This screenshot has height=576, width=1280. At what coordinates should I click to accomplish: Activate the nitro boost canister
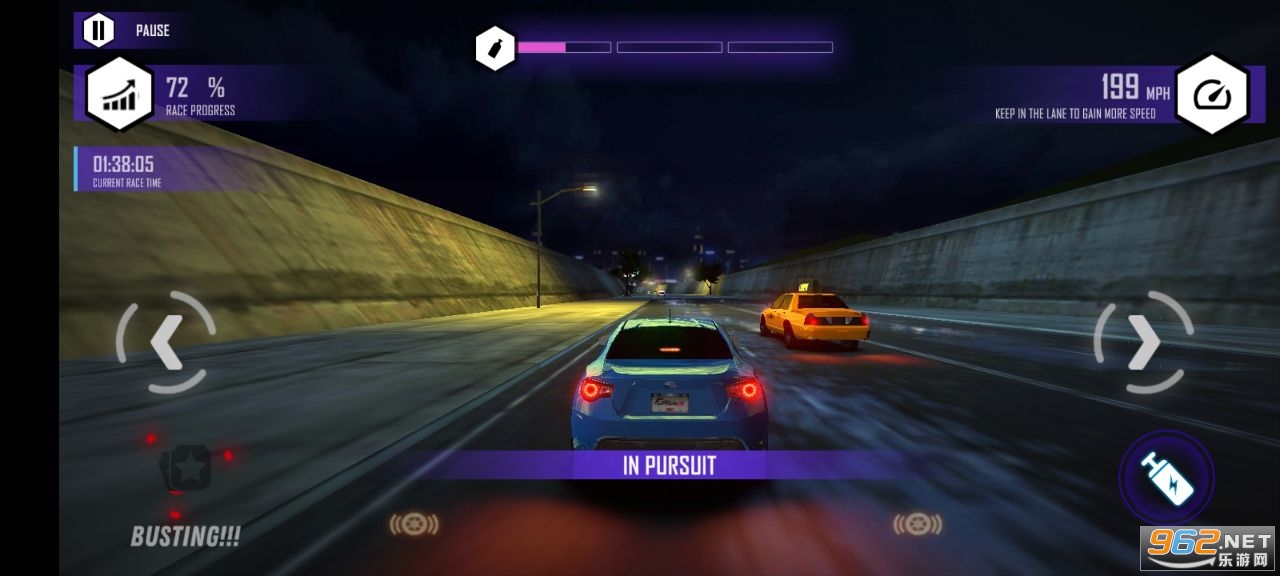click(1167, 477)
